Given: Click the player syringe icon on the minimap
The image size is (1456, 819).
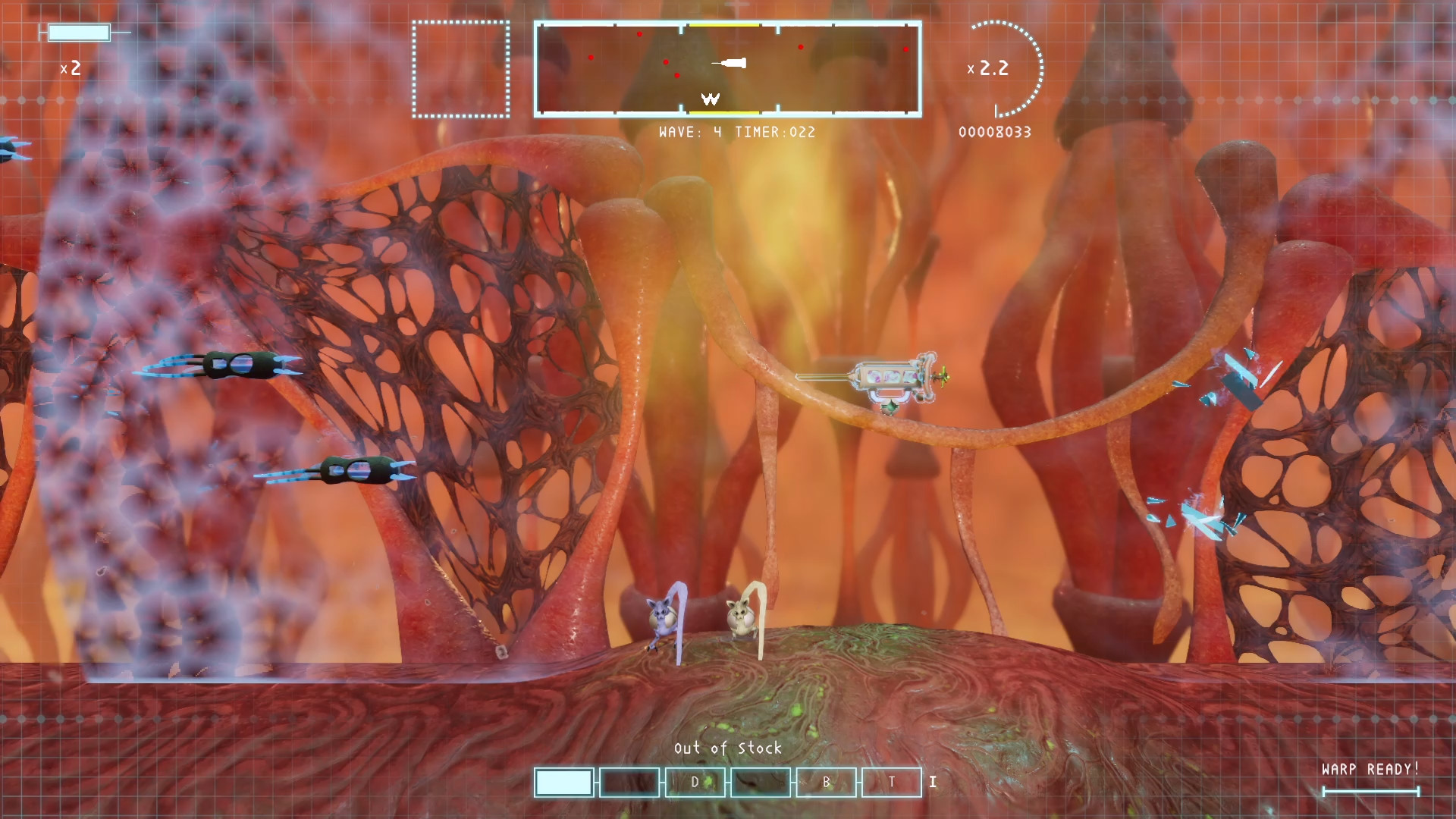Looking at the screenshot, I should point(731,64).
